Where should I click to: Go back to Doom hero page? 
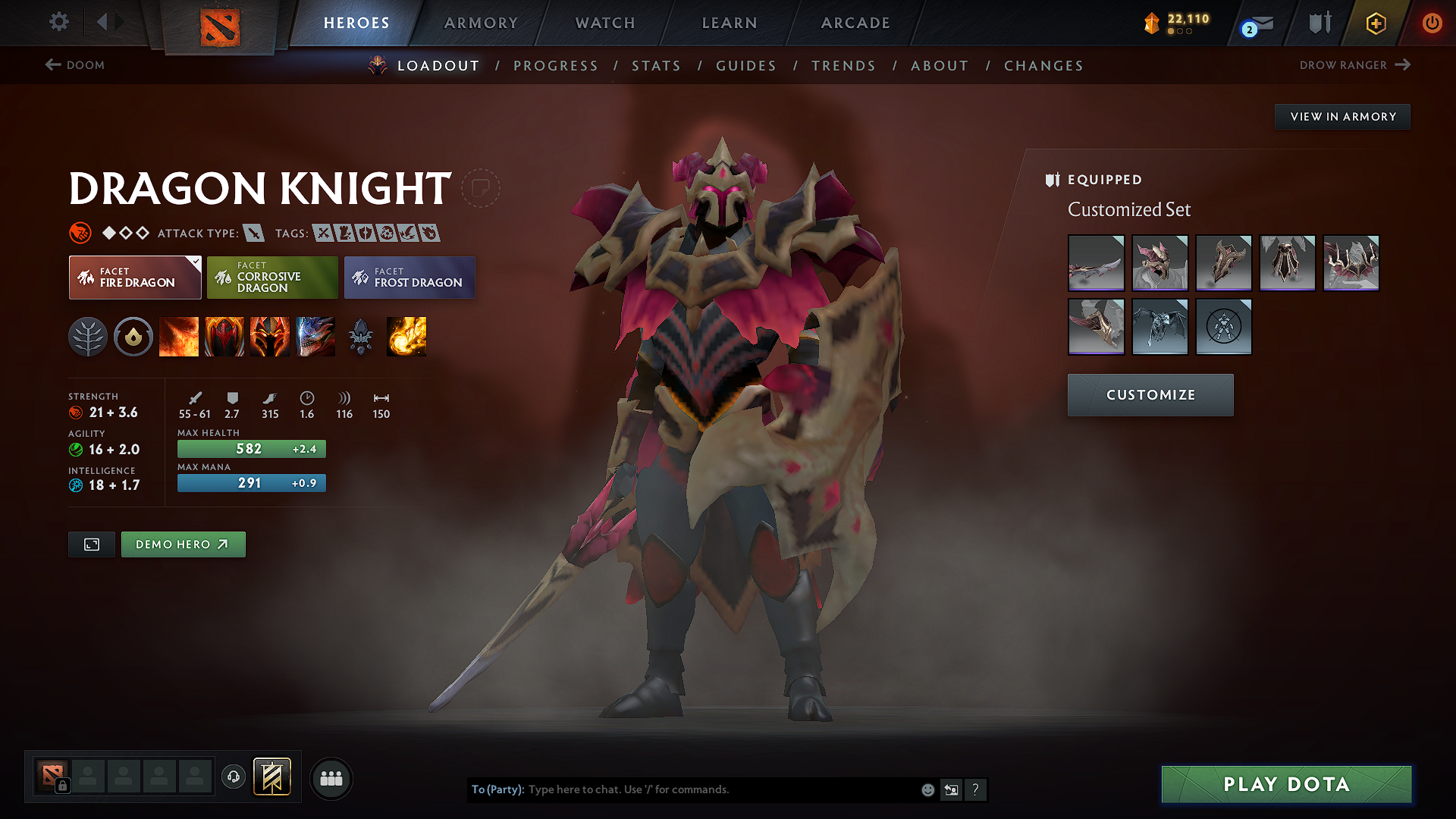pos(75,65)
